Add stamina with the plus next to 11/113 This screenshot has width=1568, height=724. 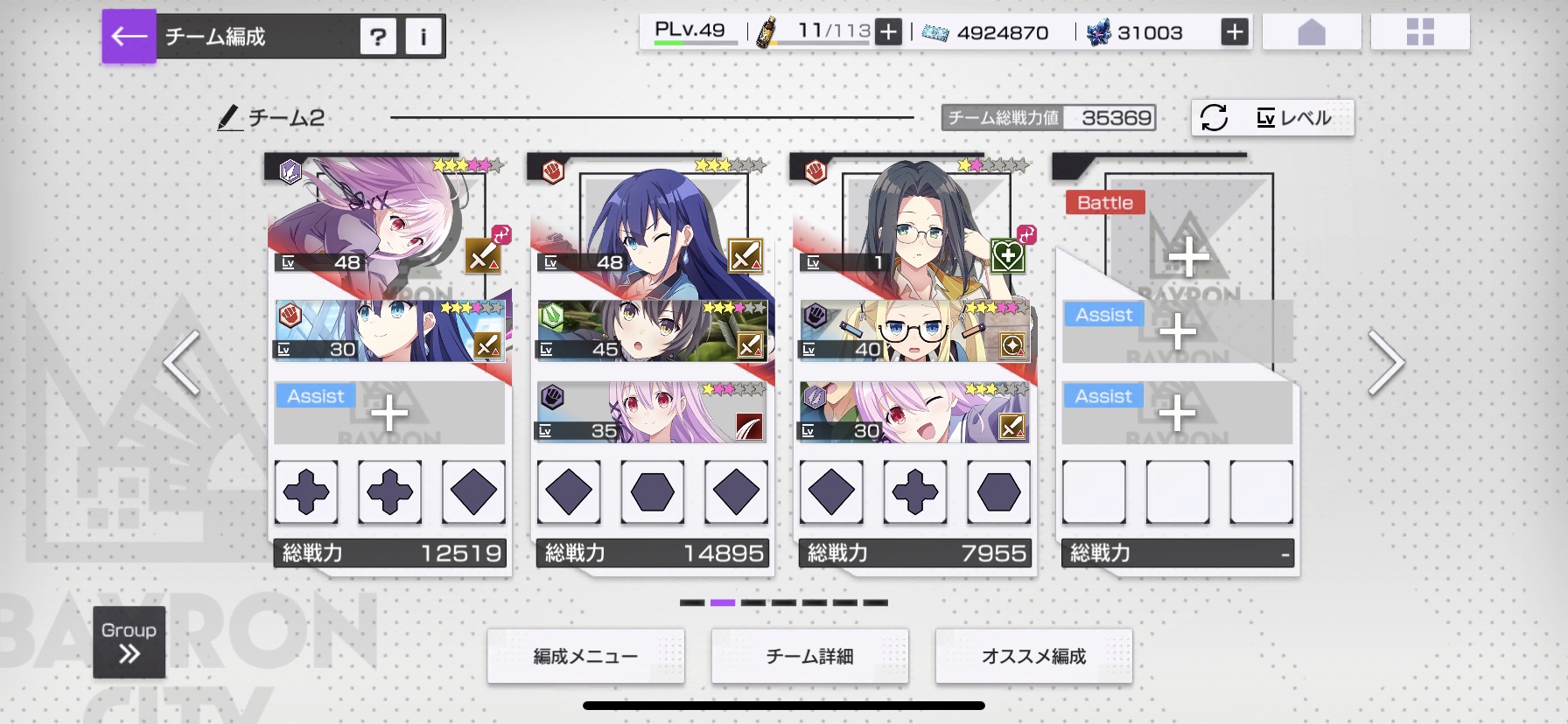(888, 32)
